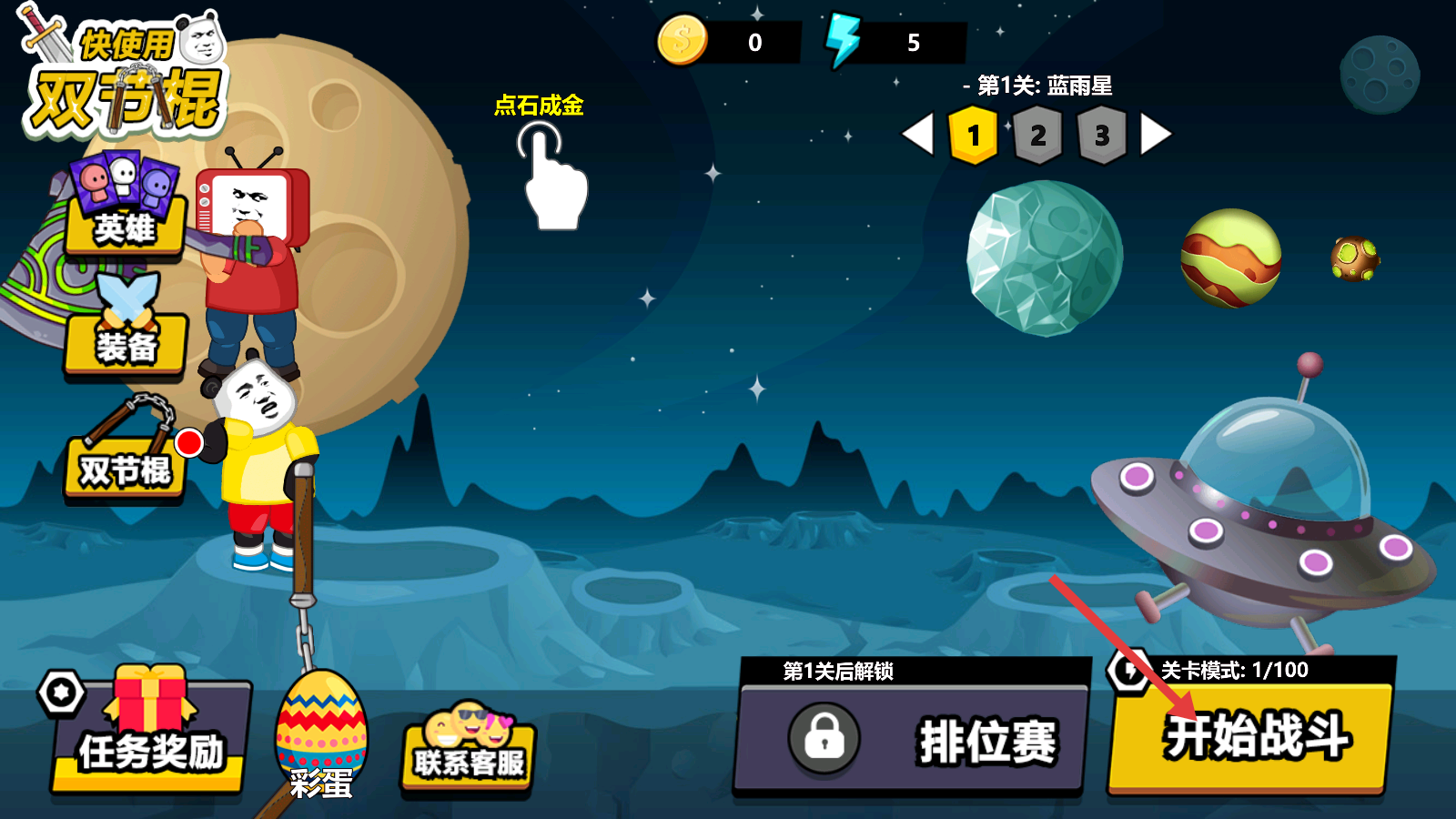Select level 3 badge
This screenshot has height=819, width=1456.
tap(1102, 136)
